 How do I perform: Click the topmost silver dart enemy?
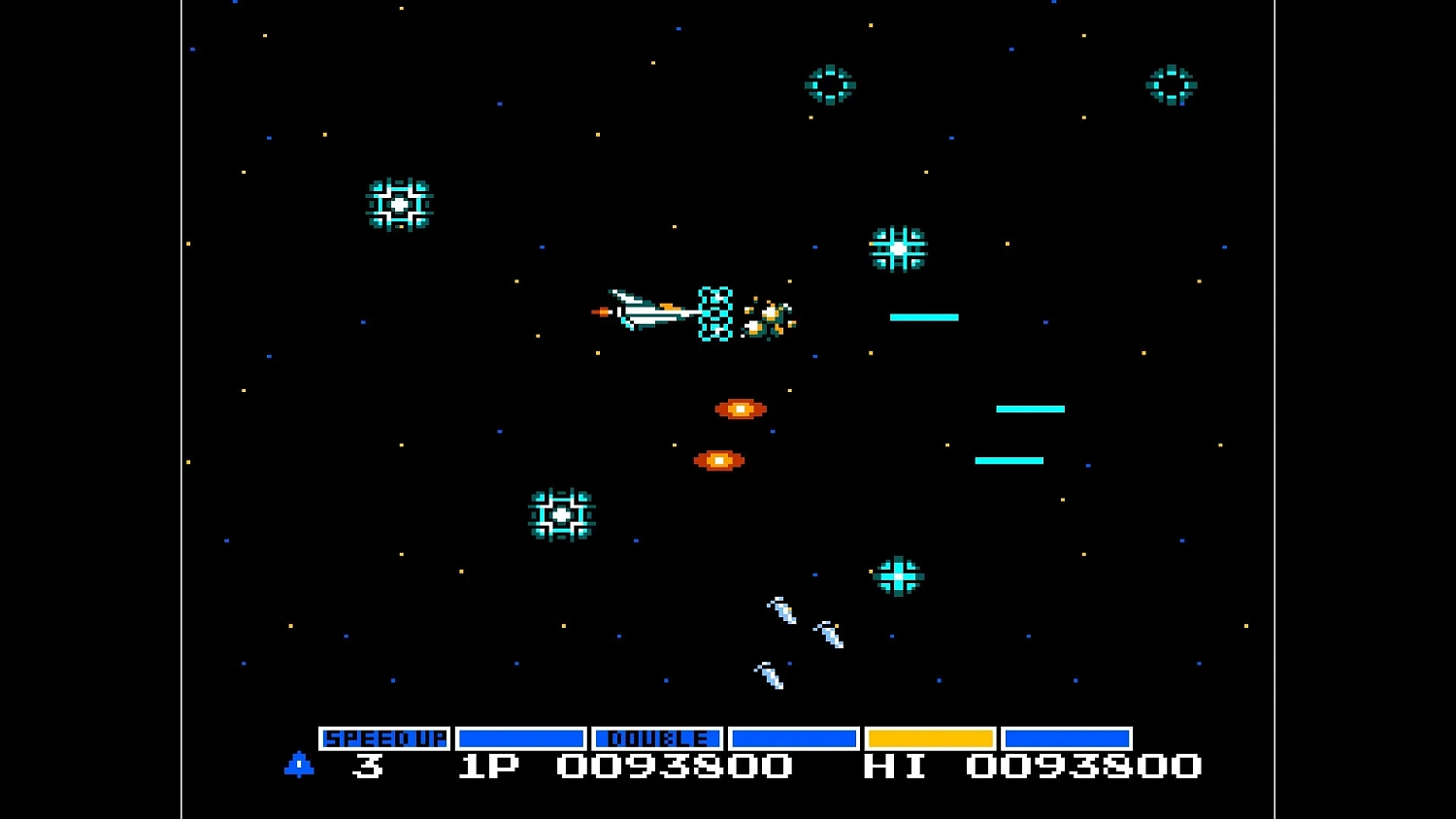[x=781, y=611]
